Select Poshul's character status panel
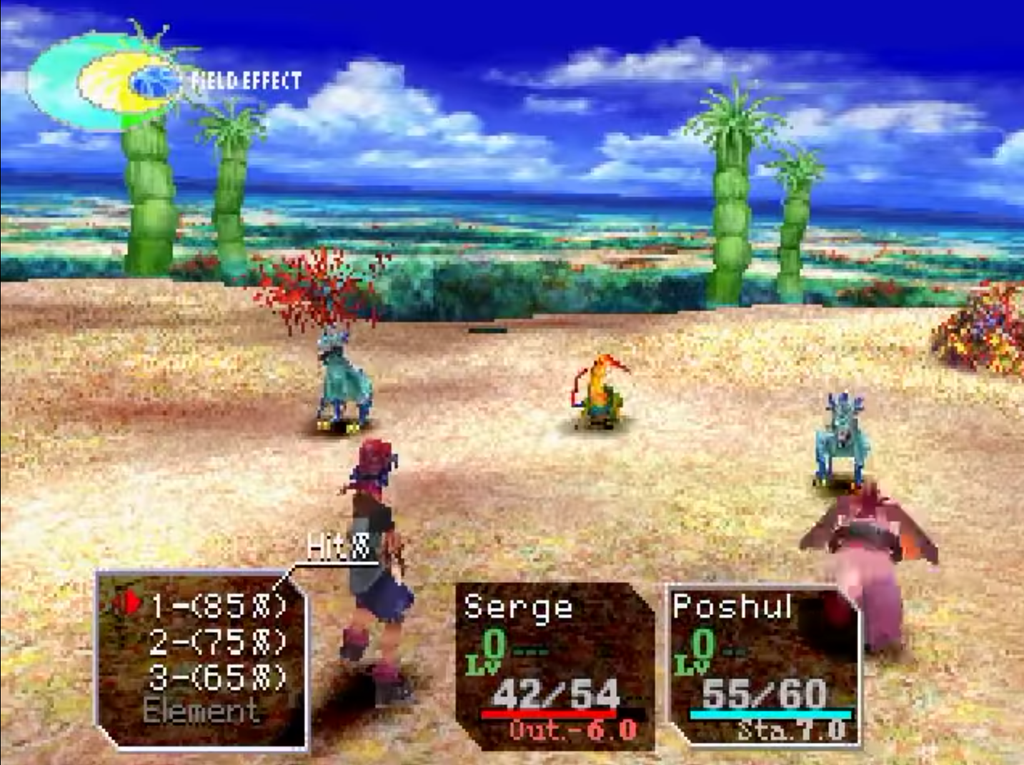The image size is (1024, 765). click(x=763, y=664)
